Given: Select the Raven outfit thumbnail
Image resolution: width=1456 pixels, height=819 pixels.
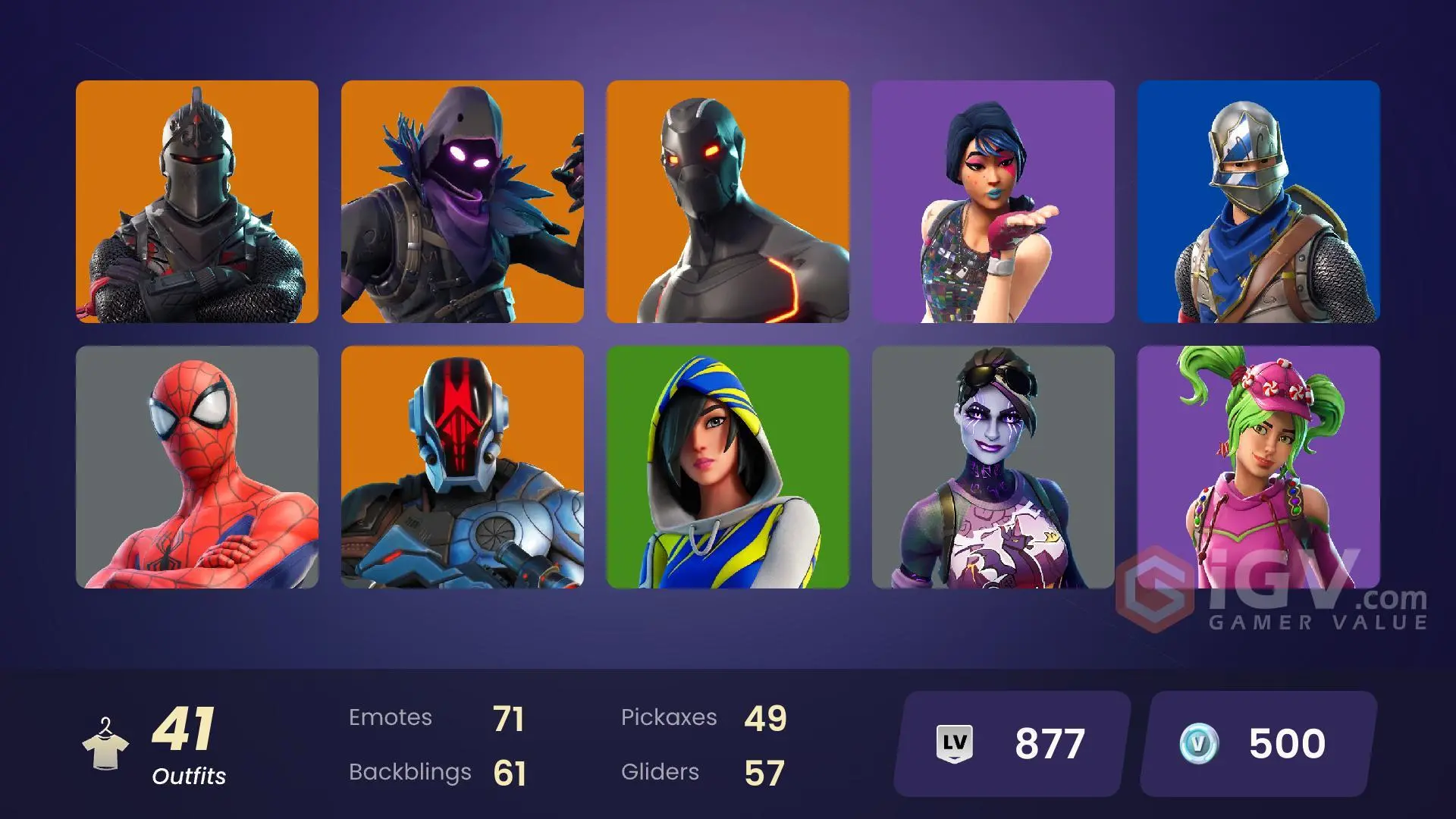Looking at the screenshot, I should 463,201.
